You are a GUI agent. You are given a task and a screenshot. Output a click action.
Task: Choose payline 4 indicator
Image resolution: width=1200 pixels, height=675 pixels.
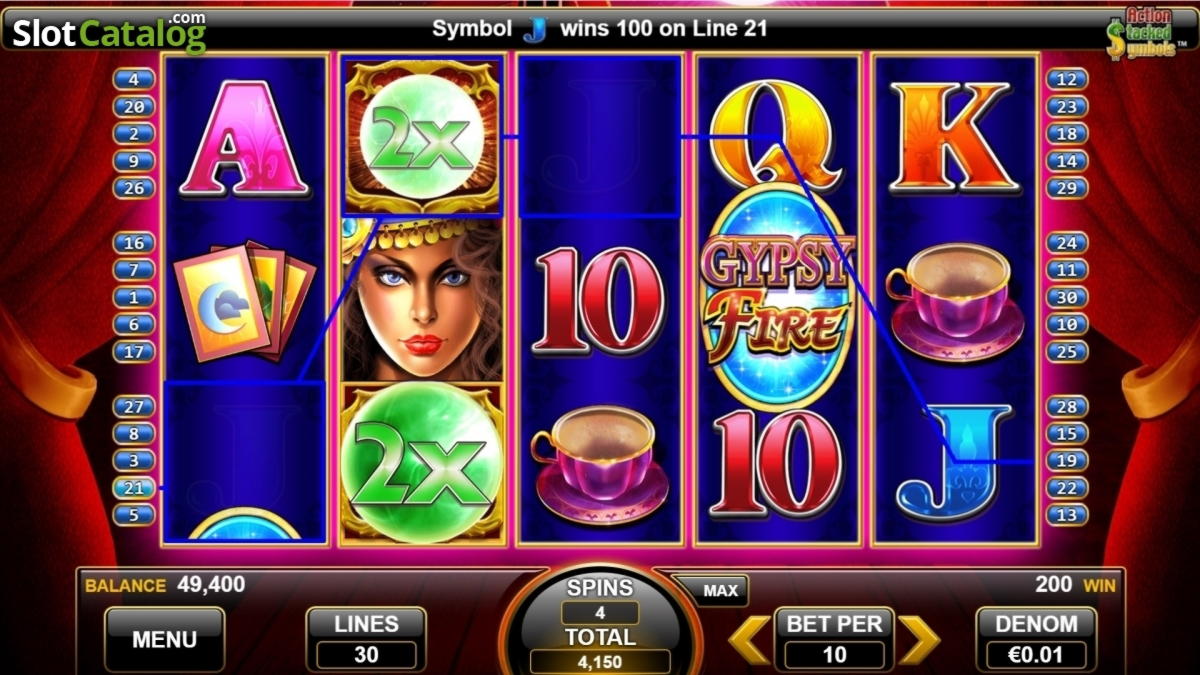134,79
